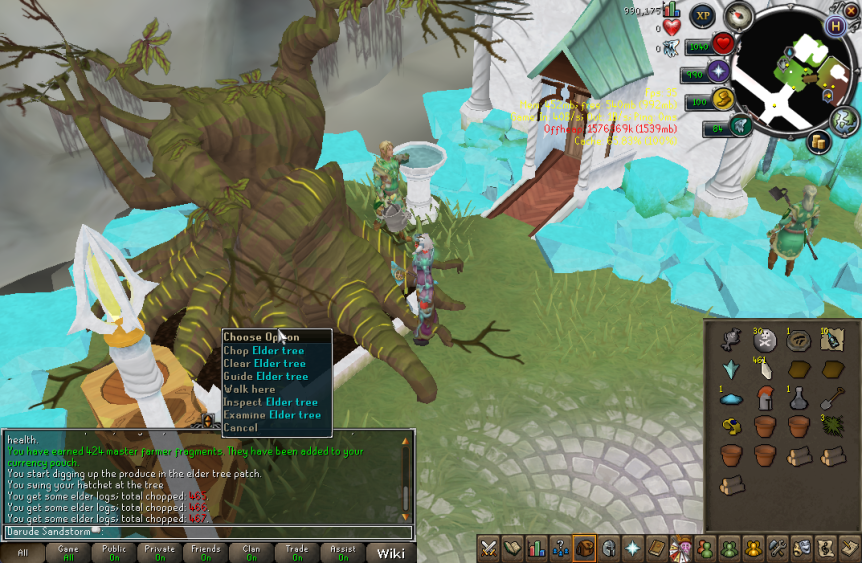
Task: Toggle the Clan chat filter
Action: click(x=250, y=552)
